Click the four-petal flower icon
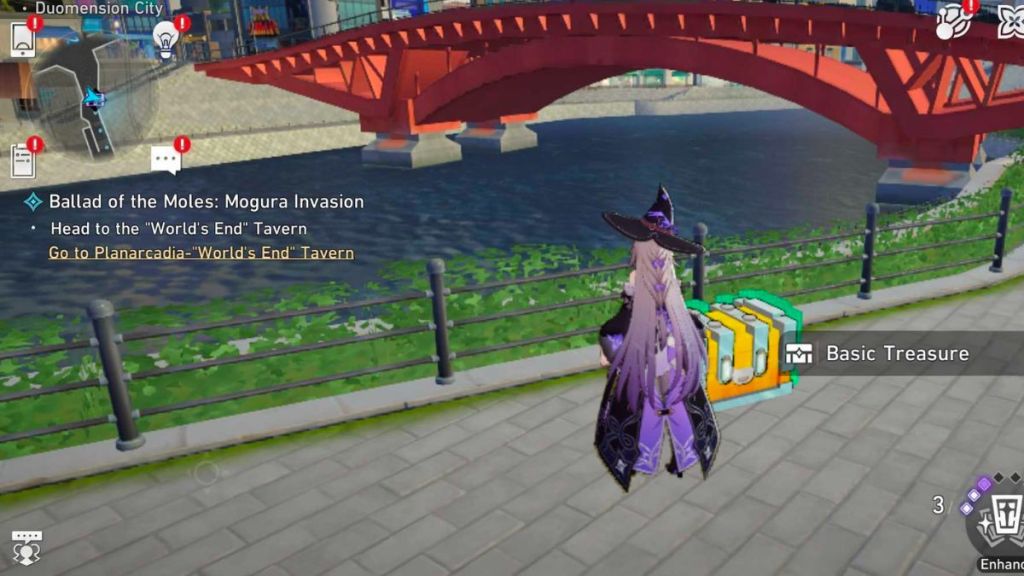The image size is (1024, 576). coord(1011,21)
